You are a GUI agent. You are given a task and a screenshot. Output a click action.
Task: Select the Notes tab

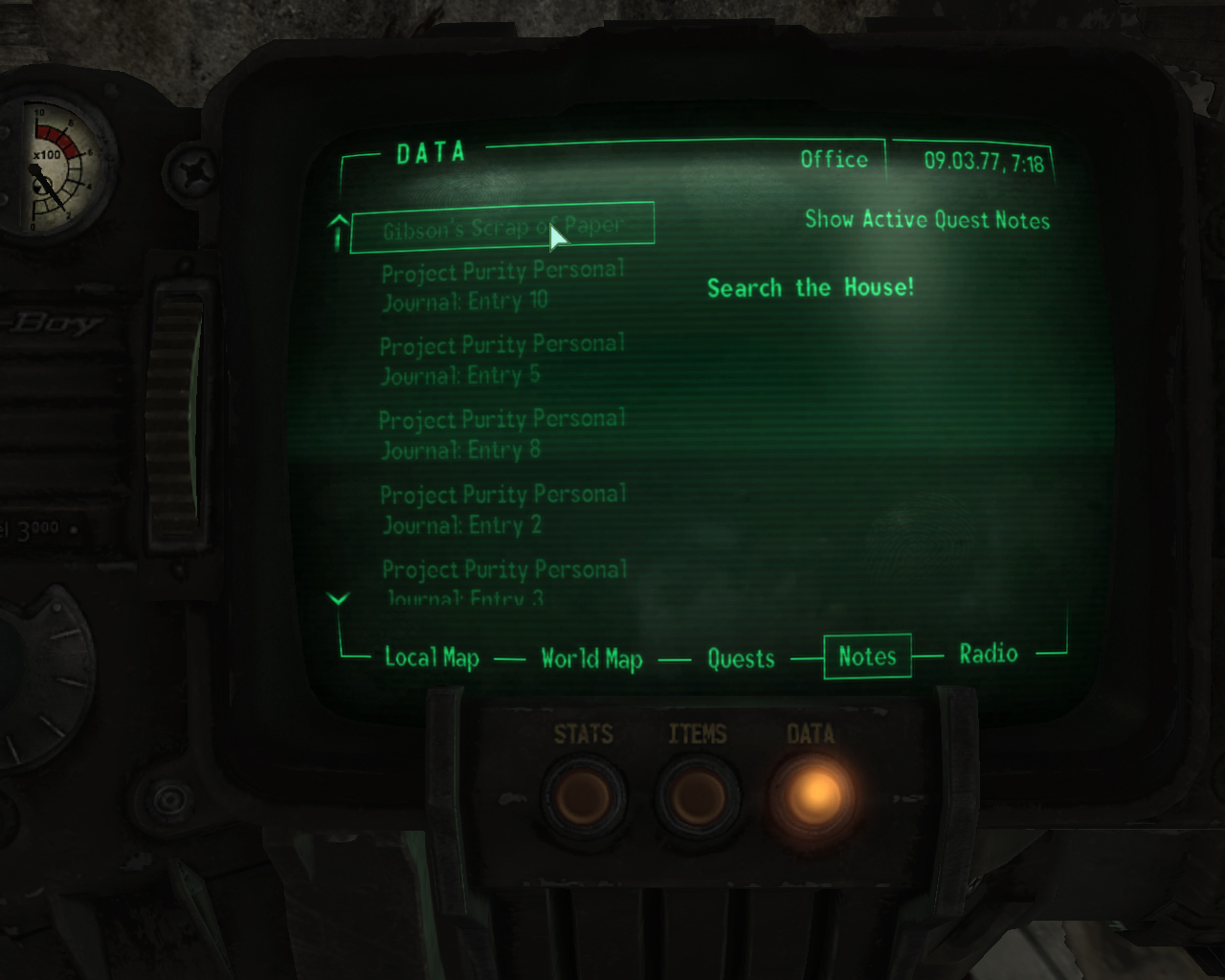tap(867, 657)
